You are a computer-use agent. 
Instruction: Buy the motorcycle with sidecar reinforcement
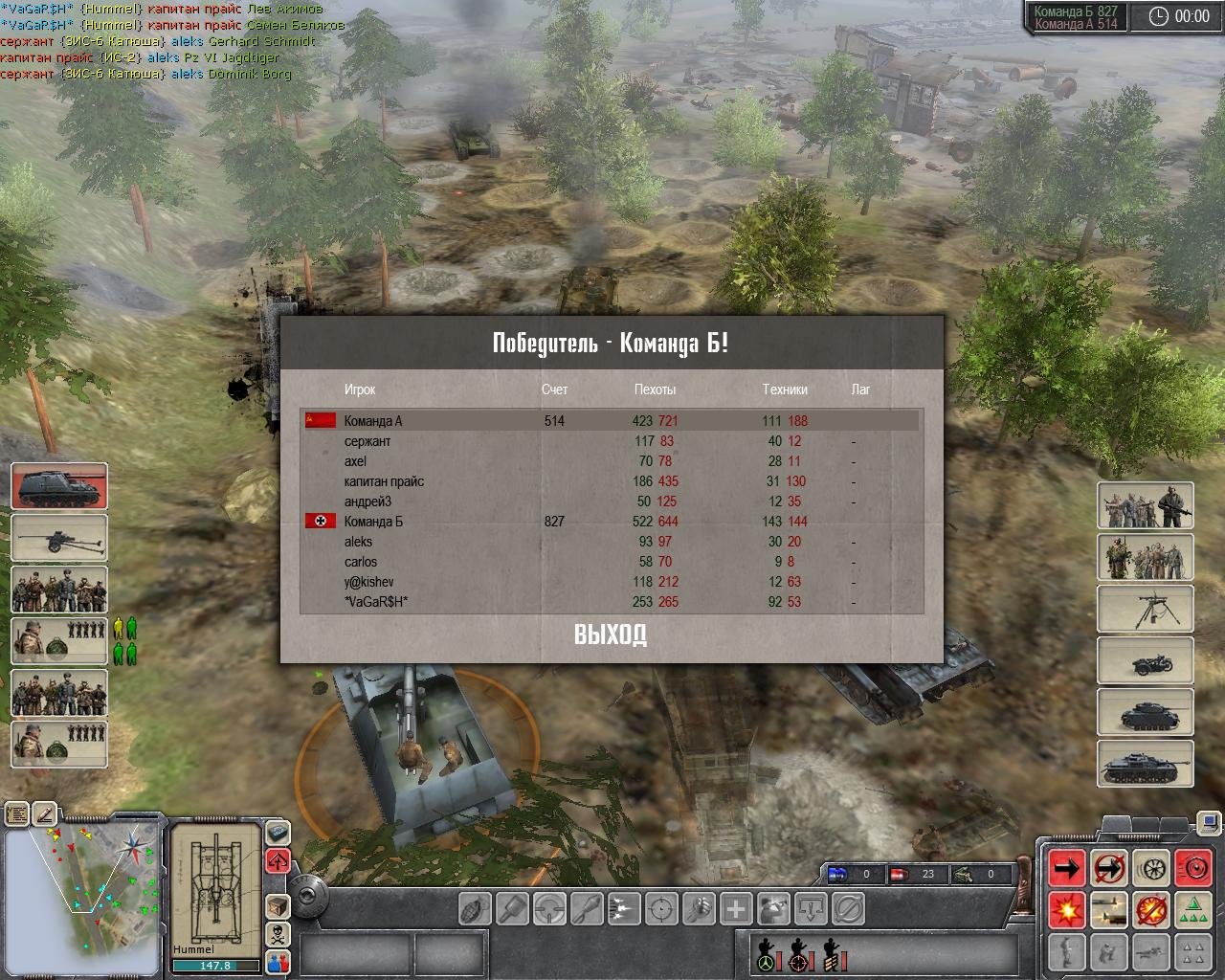pyautogui.click(x=1145, y=659)
